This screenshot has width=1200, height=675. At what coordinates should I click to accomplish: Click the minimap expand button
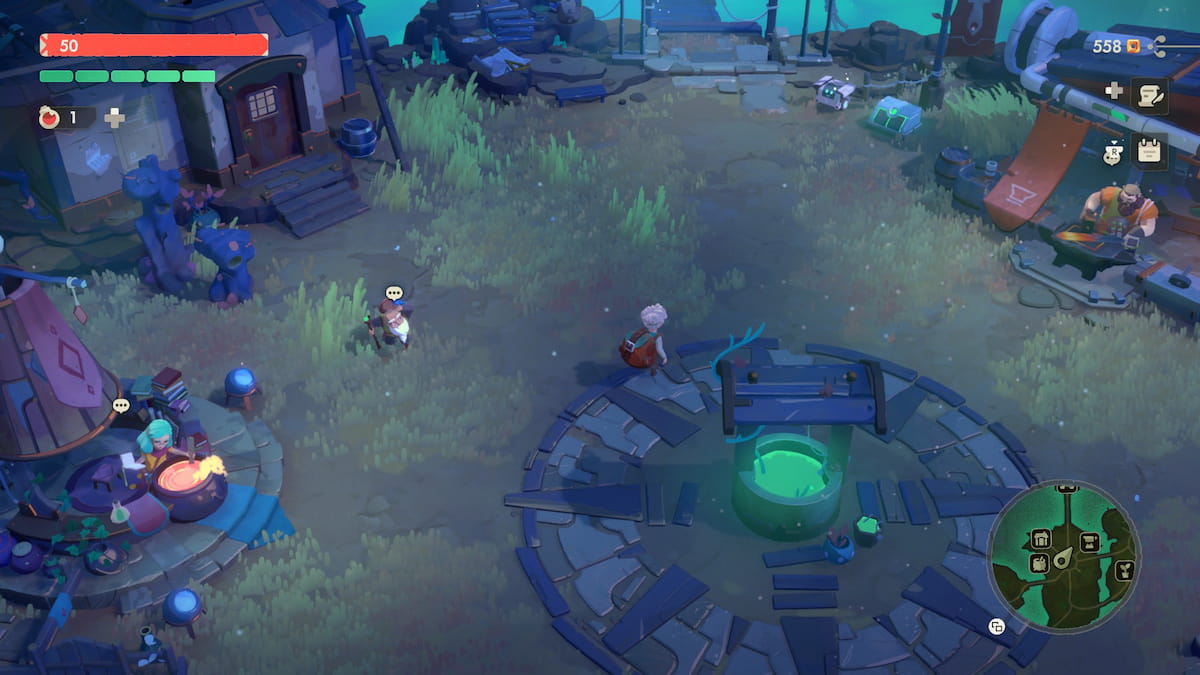pos(996,627)
